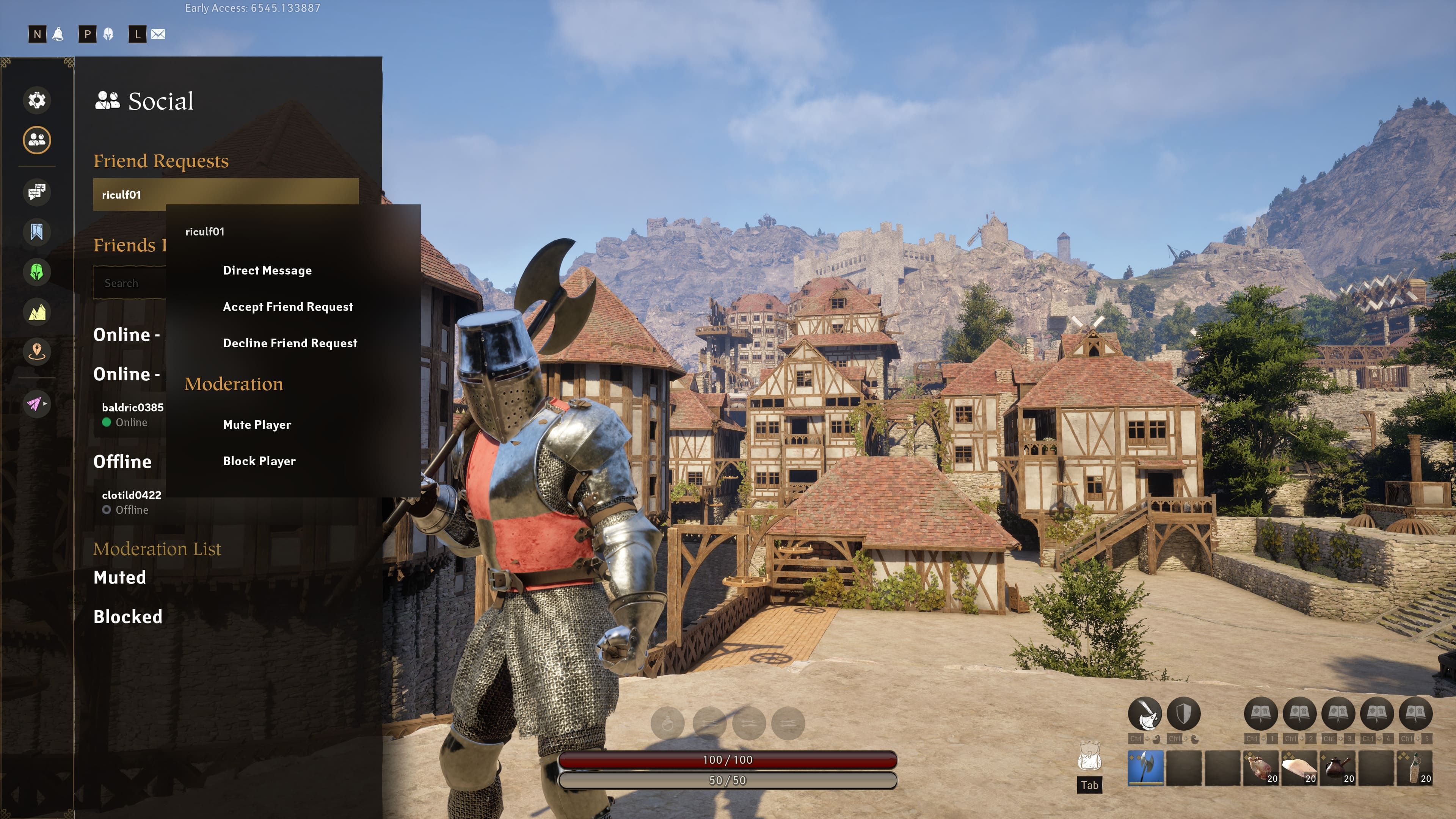Select the battle axe hotbar slot
This screenshot has width=1456, height=819.
1145,767
